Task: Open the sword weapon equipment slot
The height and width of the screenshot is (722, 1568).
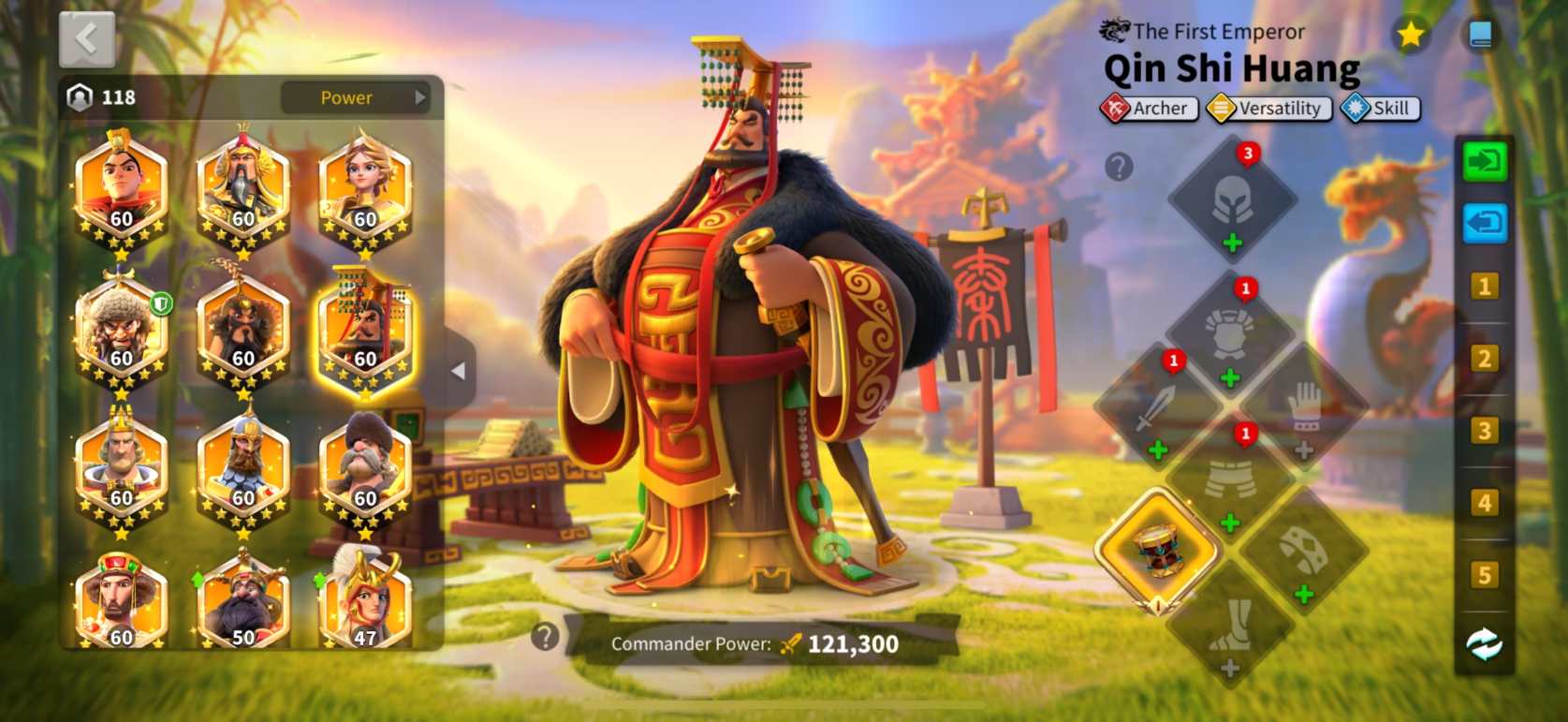Action: click(x=1157, y=409)
